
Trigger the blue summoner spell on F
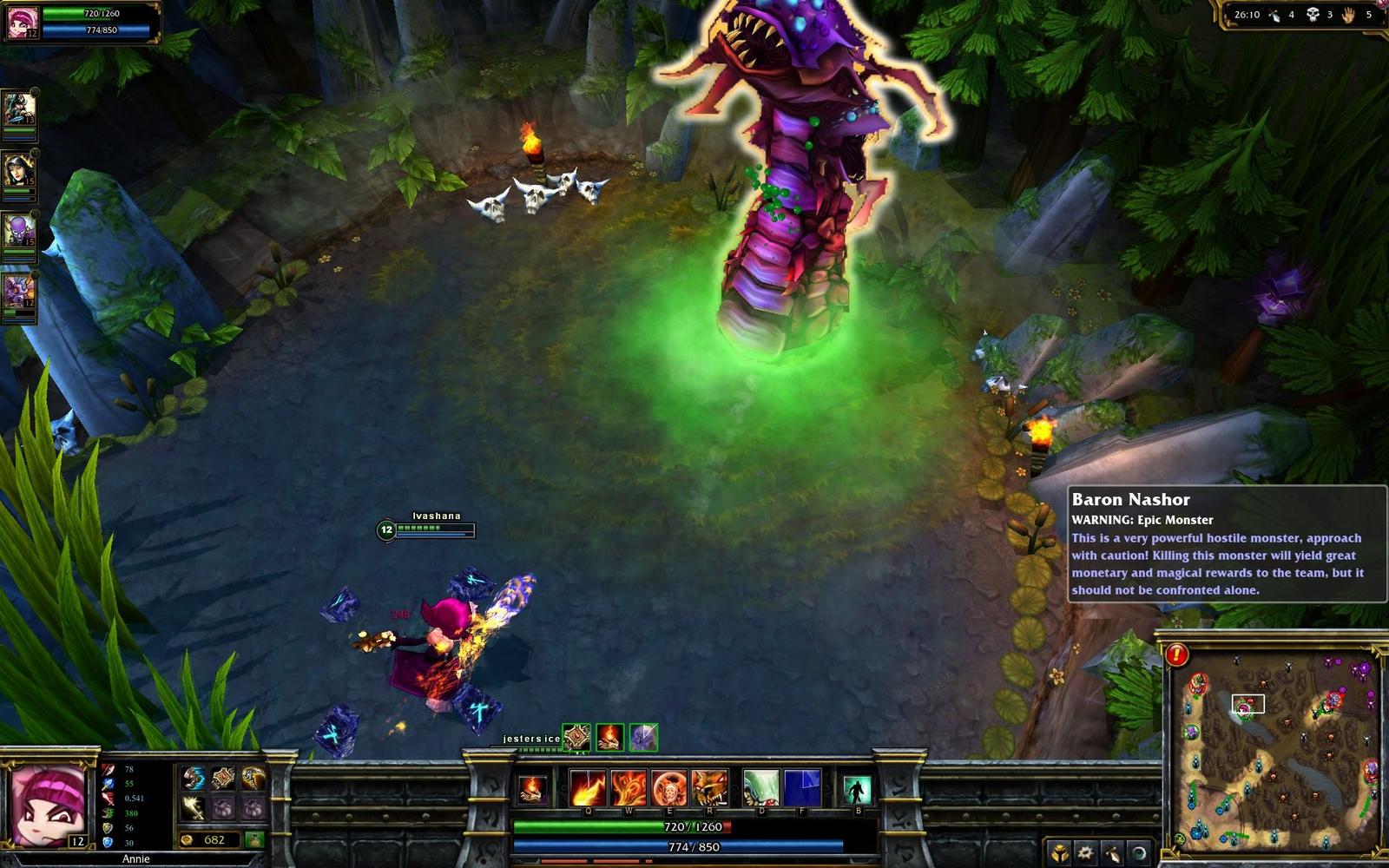tap(802, 788)
